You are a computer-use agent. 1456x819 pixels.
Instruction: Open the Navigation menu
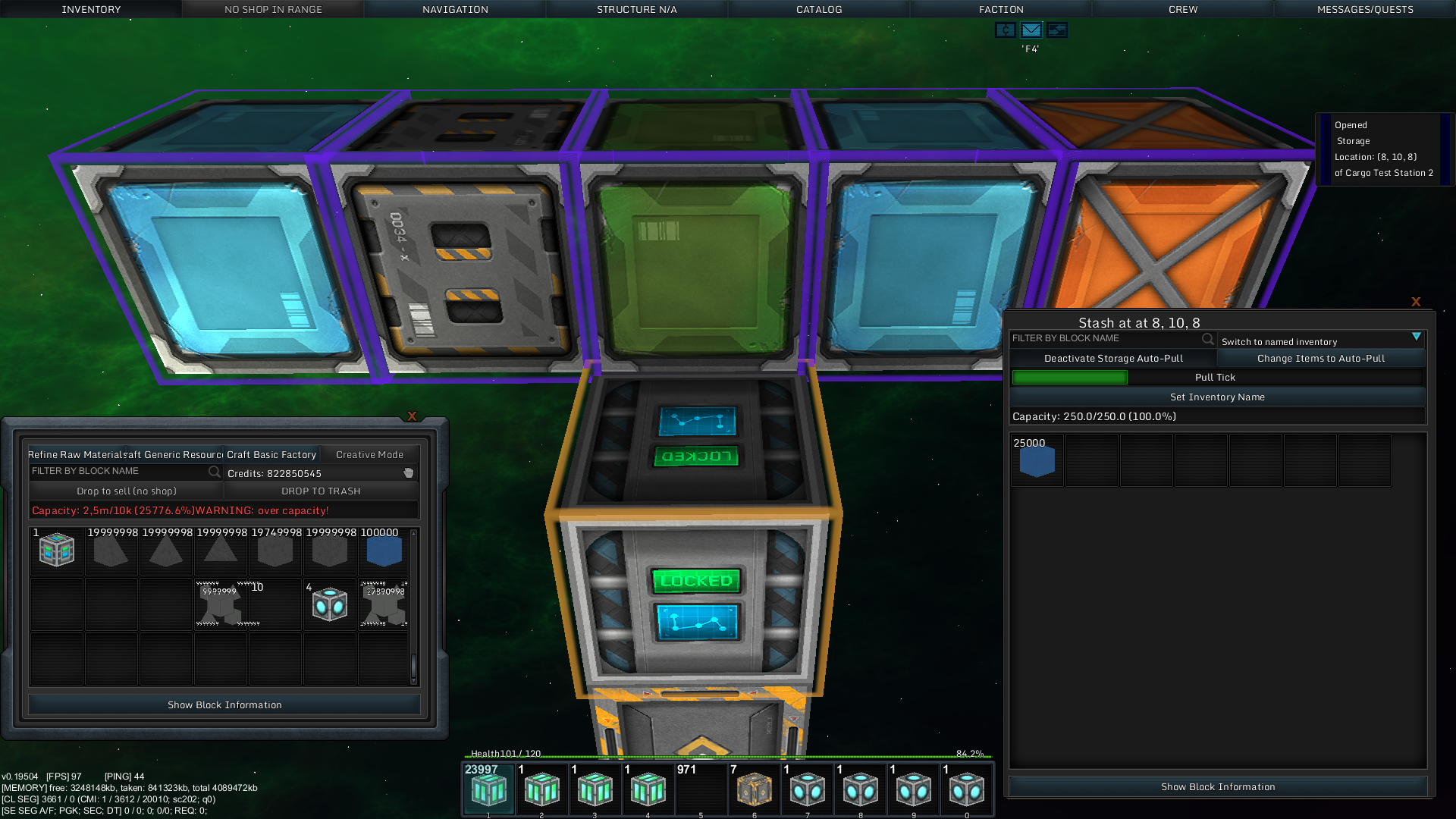point(455,9)
